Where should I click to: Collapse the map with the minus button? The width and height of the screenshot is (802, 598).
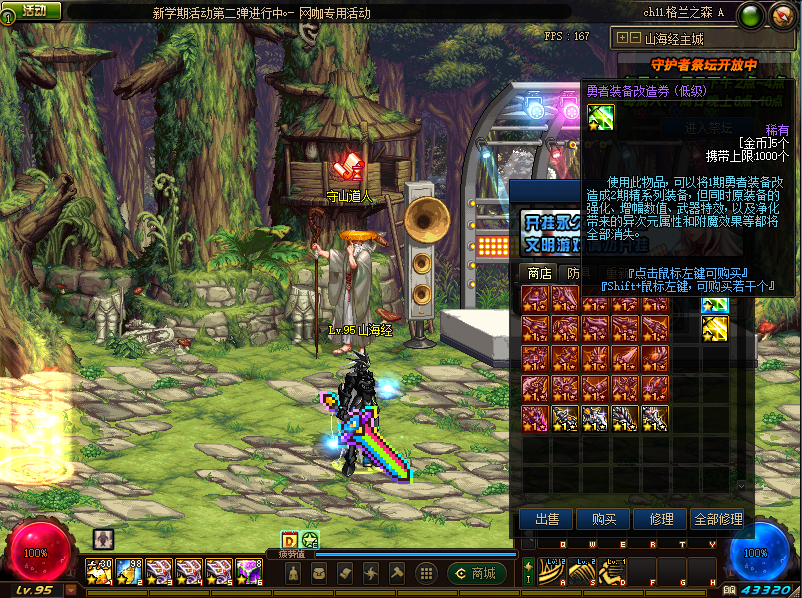635,38
